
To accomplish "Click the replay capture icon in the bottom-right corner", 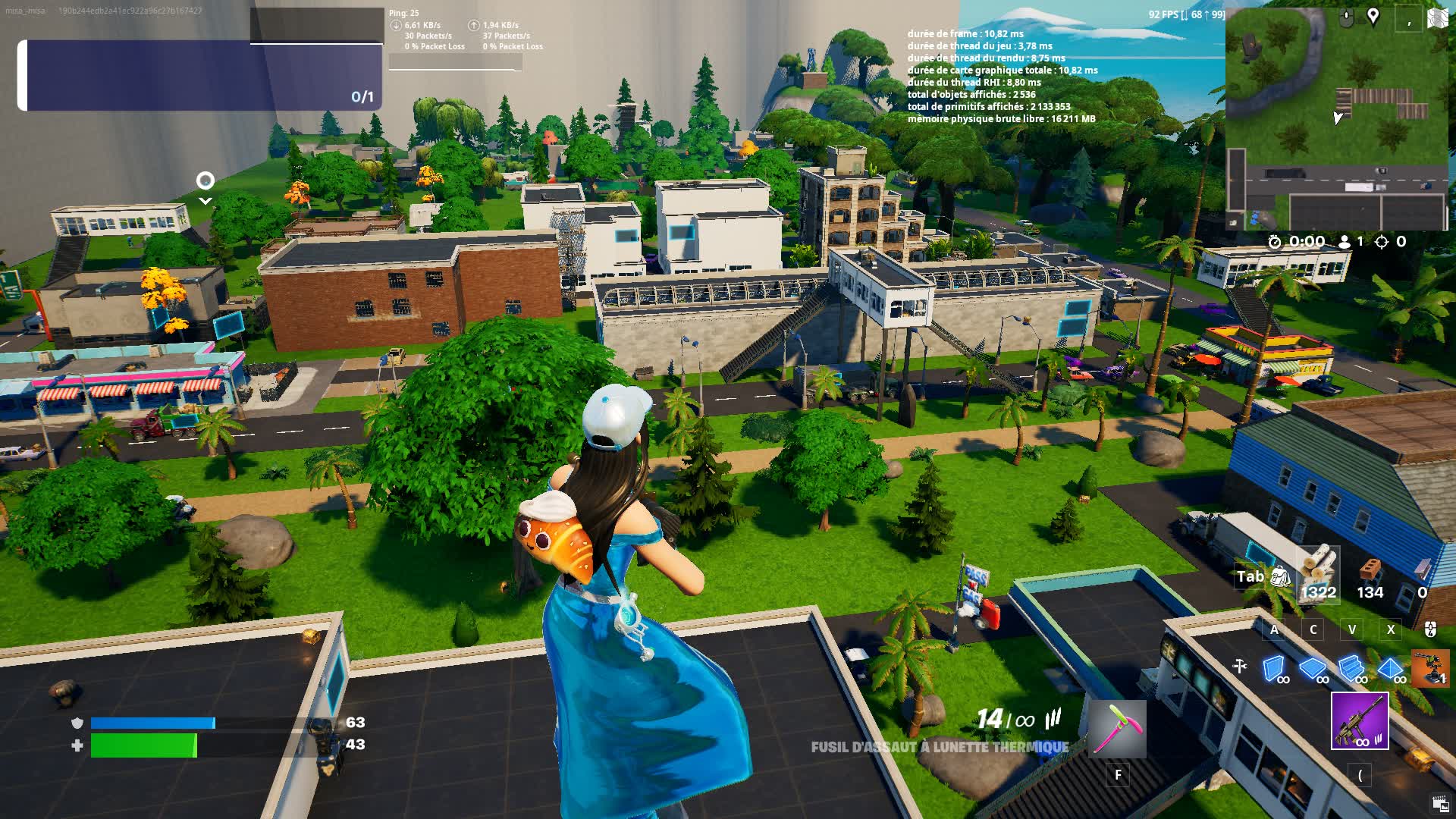I will (x=1439, y=802).
